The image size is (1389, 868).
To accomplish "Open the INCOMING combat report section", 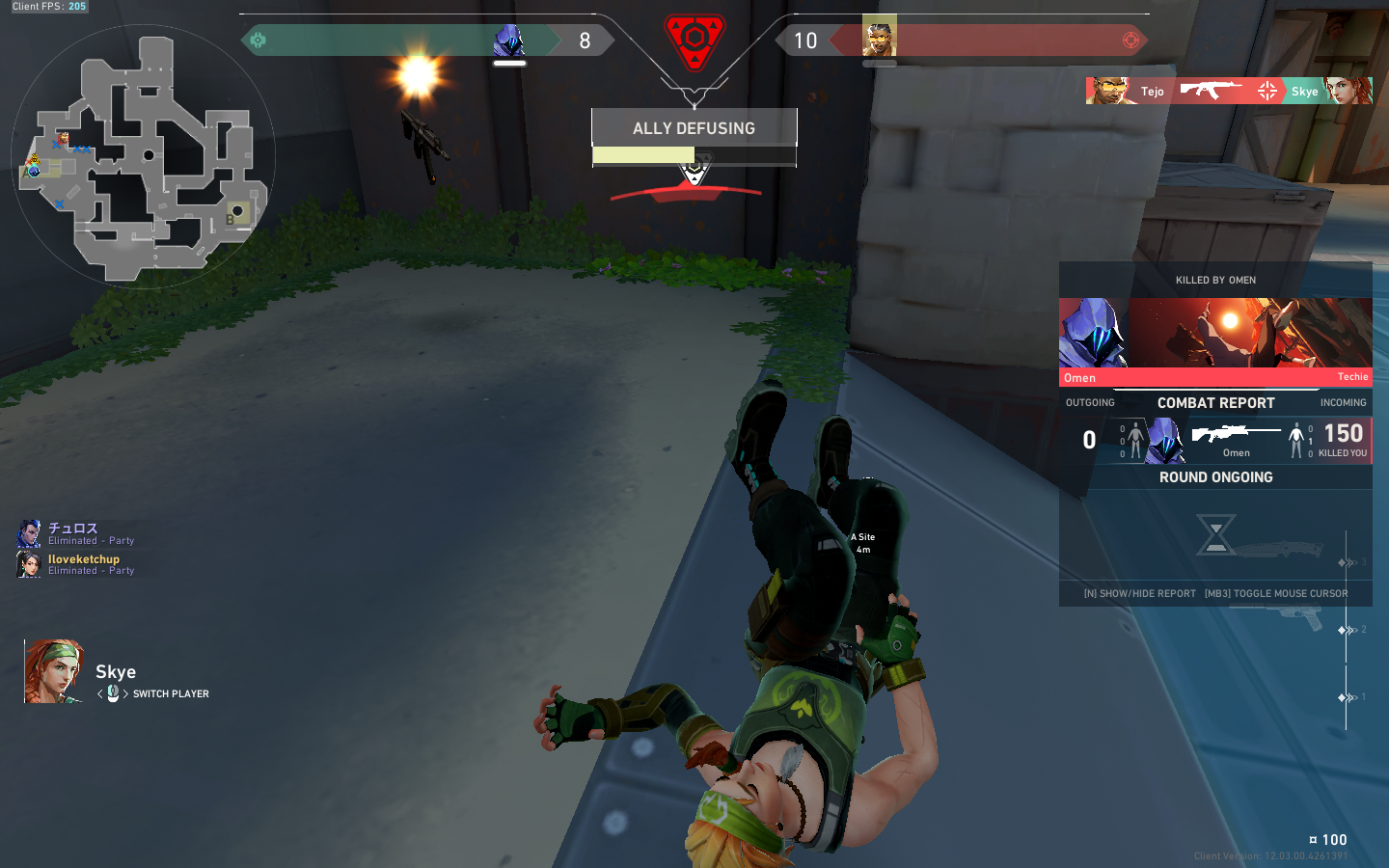I will [x=1343, y=402].
